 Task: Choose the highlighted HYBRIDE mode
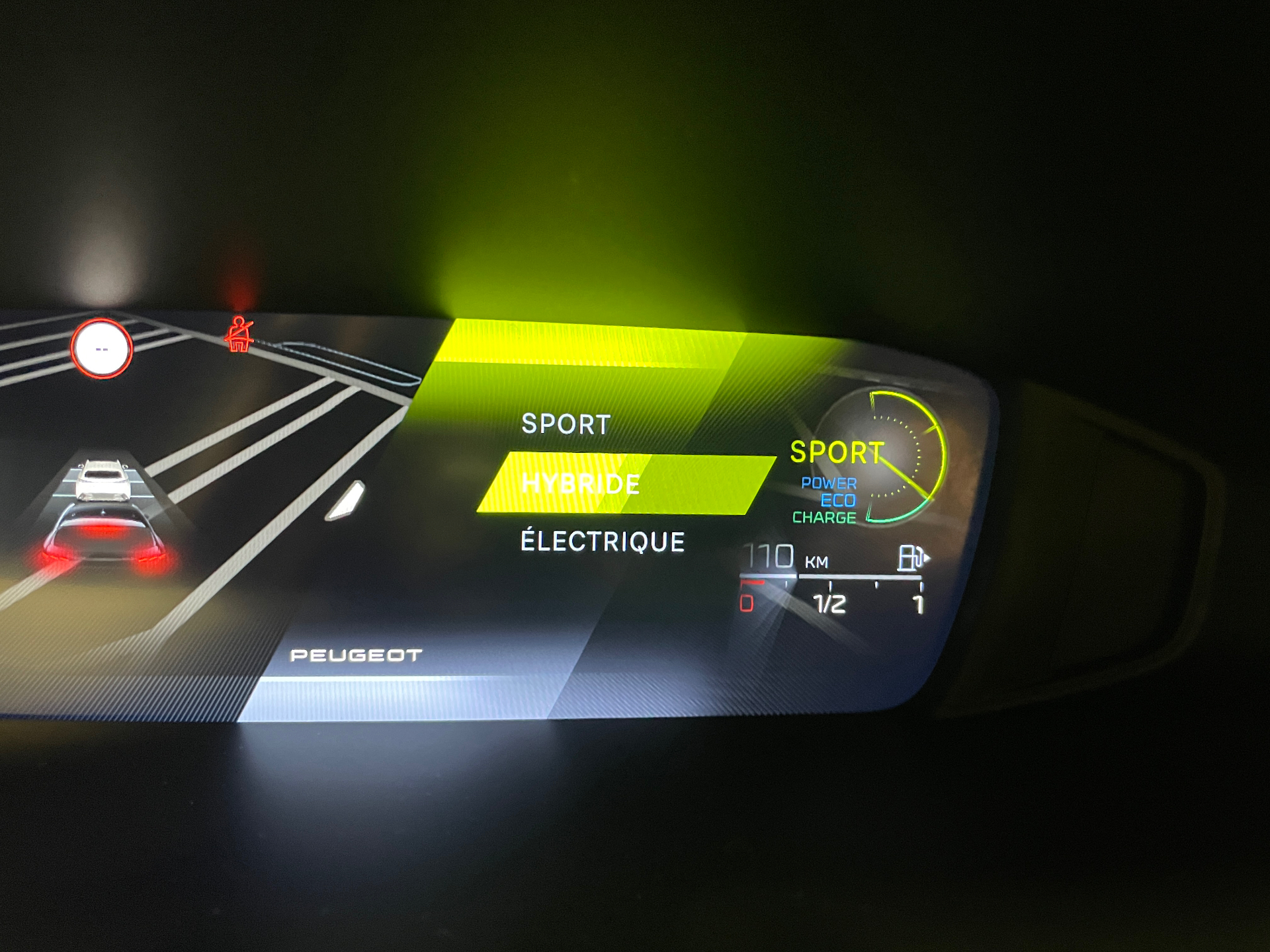[x=581, y=484]
